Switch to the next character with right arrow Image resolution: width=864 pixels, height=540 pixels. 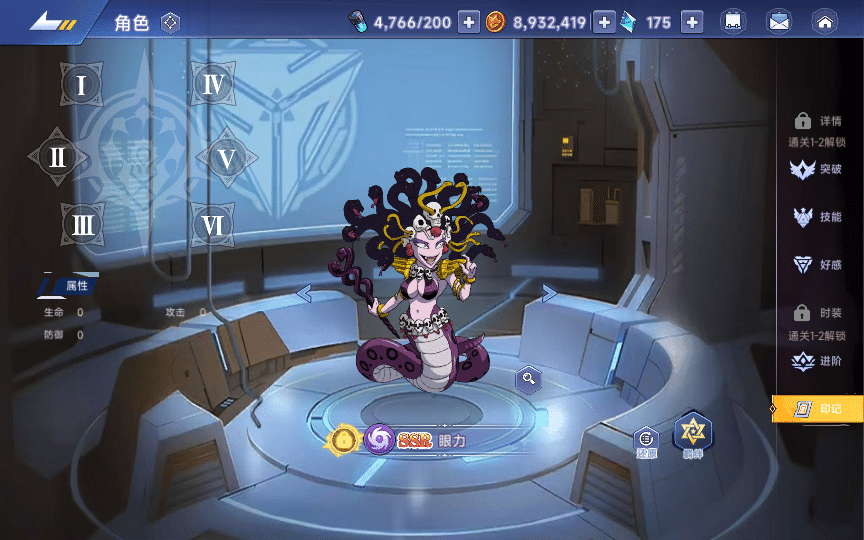pyautogui.click(x=549, y=293)
